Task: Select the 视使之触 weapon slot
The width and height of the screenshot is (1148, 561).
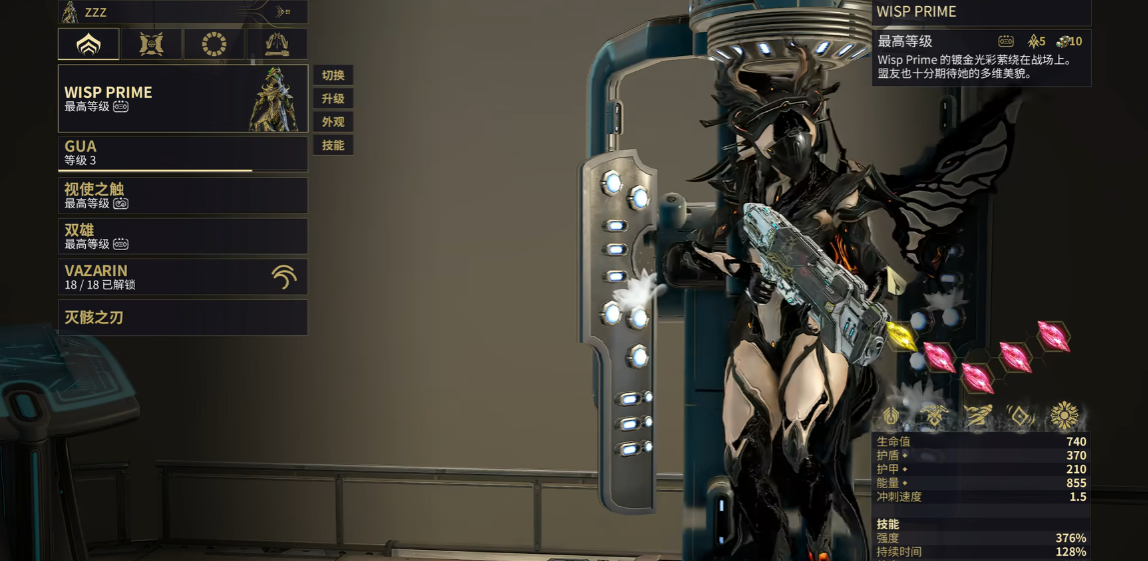Action: click(x=183, y=195)
